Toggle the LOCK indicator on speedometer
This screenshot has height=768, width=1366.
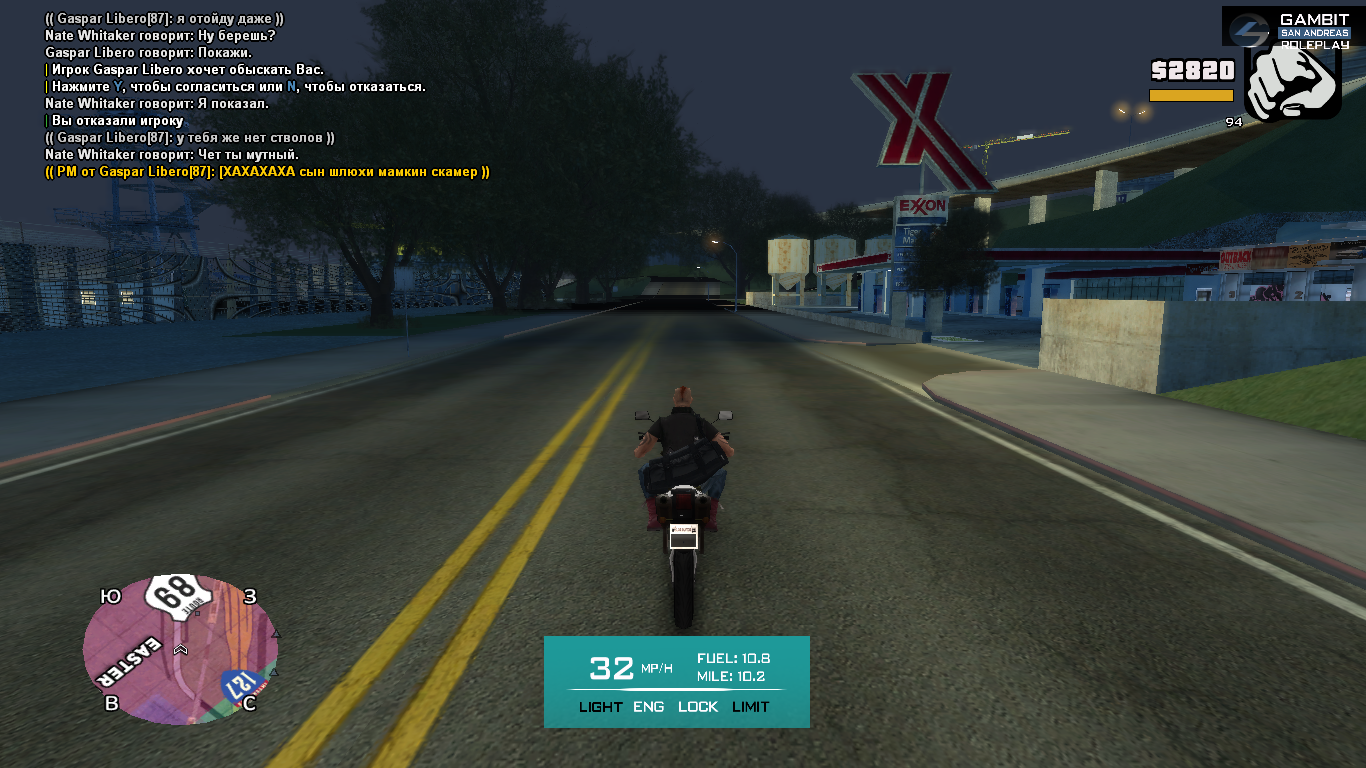pos(698,707)
